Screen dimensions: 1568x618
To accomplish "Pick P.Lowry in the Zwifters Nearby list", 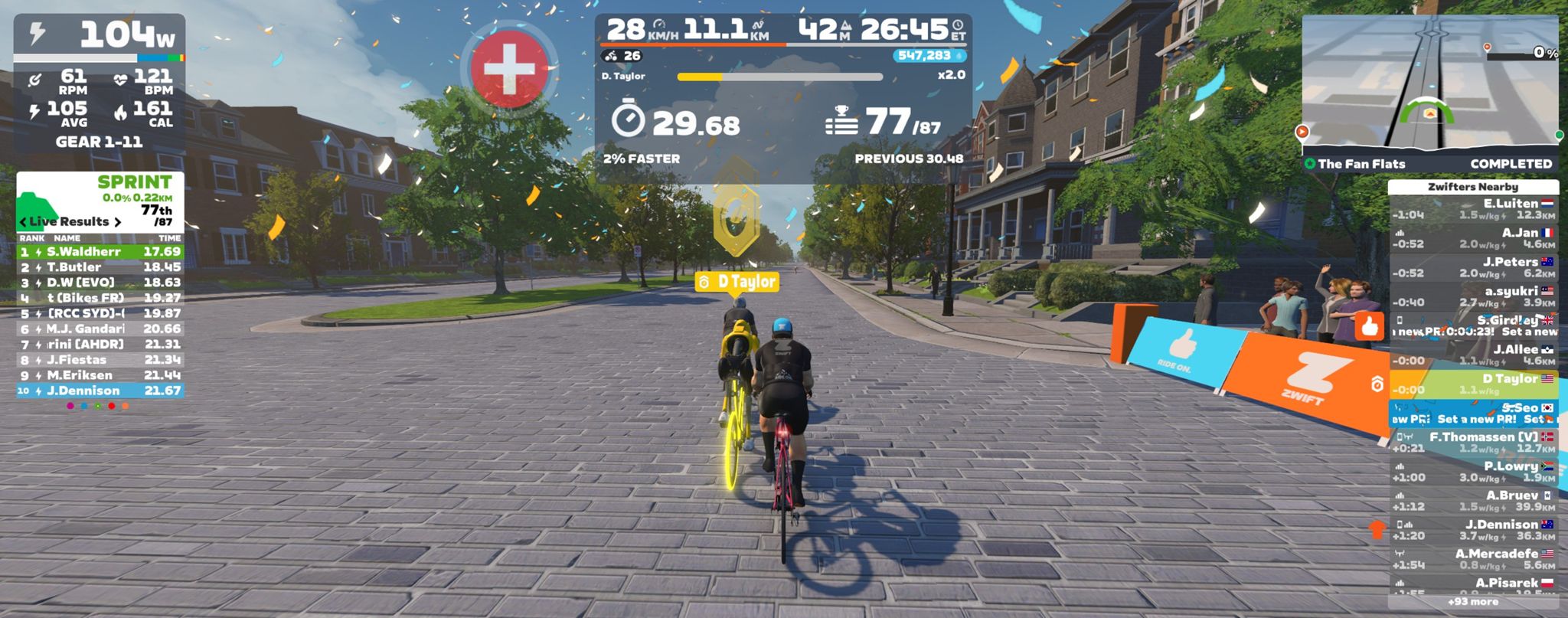I will coord(1472,472).
